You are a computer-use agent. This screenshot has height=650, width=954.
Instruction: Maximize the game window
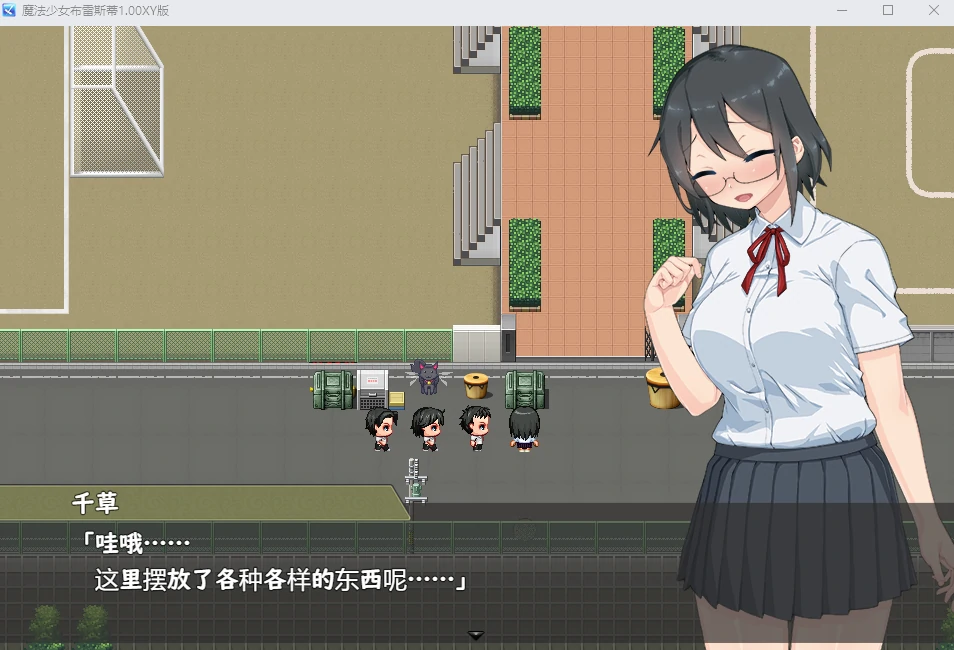887,10
